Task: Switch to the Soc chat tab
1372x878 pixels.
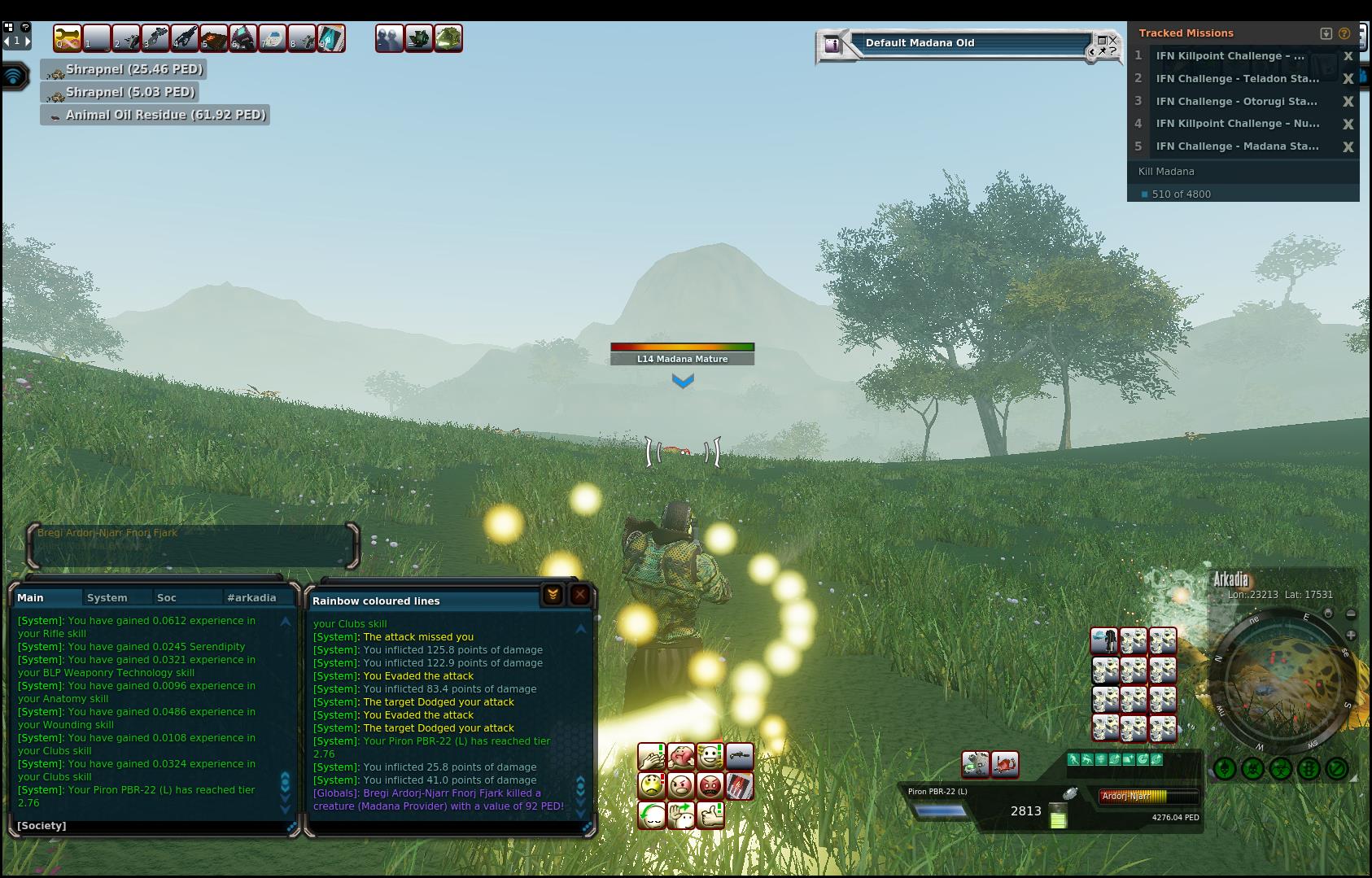Action: point(167,597)
